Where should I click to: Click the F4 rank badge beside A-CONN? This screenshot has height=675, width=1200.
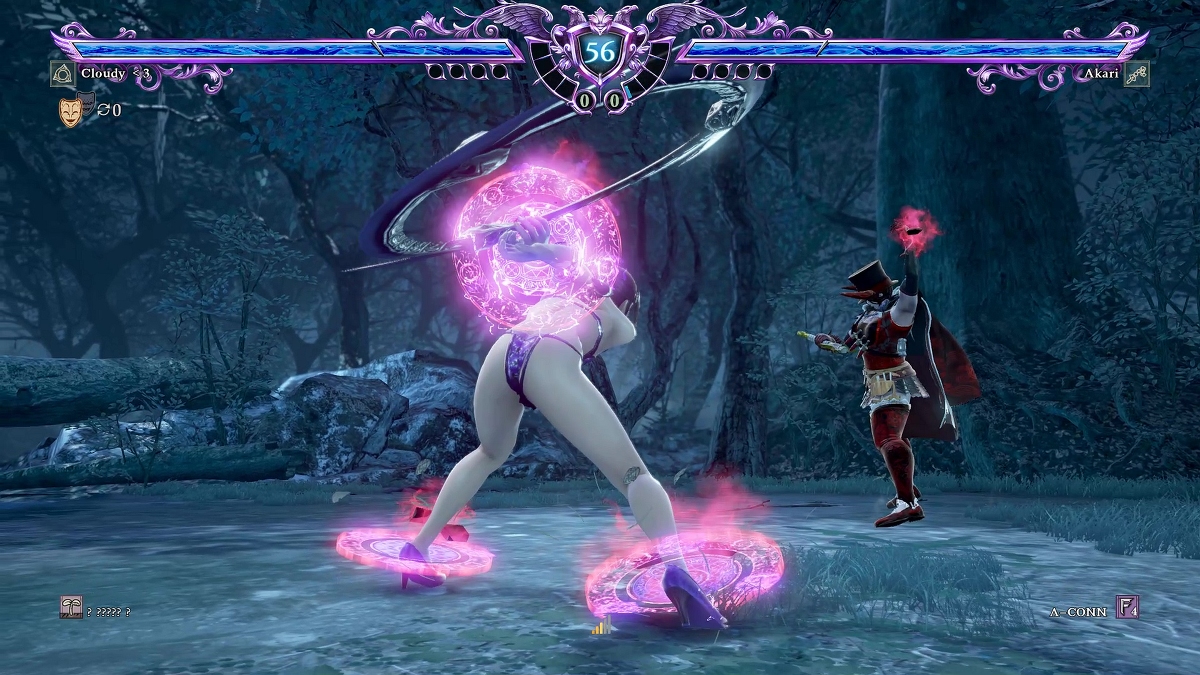[1127, 607]
